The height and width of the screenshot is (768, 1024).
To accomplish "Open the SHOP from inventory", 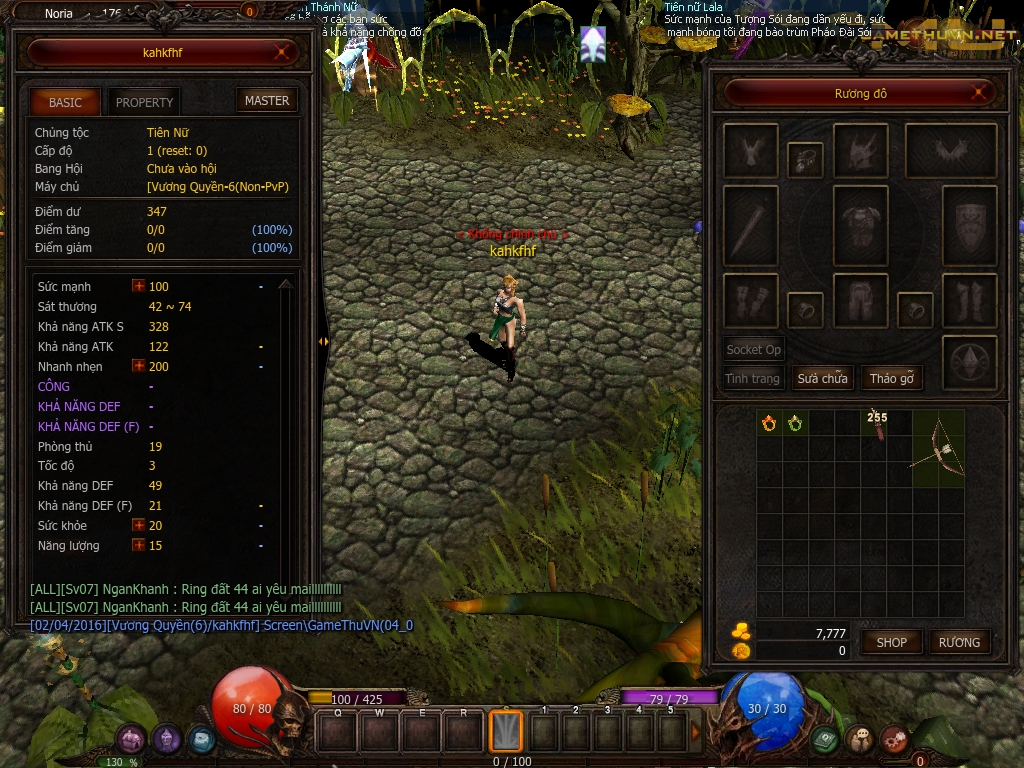I will (x=891, y=642).
